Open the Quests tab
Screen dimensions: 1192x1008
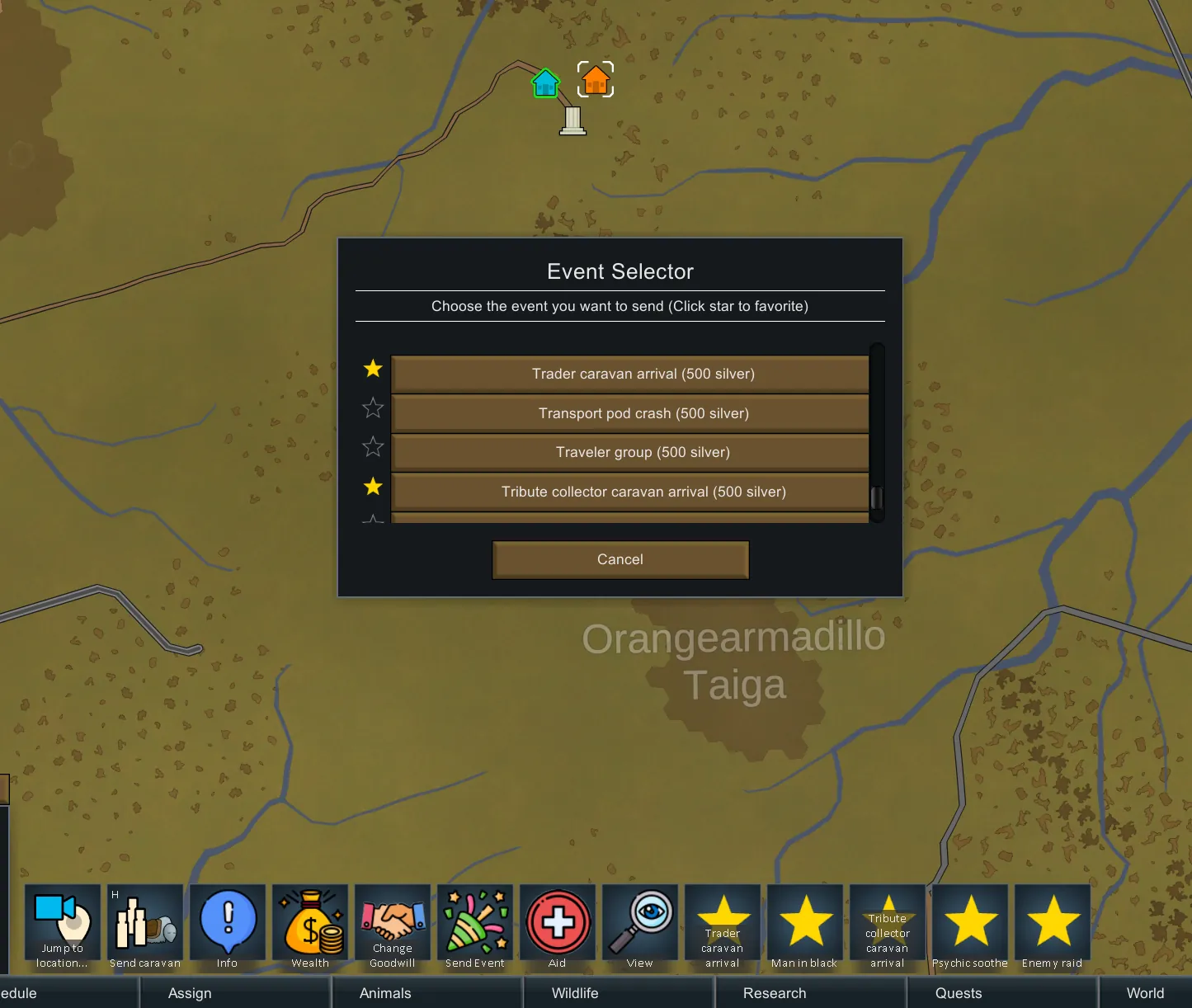959,993
